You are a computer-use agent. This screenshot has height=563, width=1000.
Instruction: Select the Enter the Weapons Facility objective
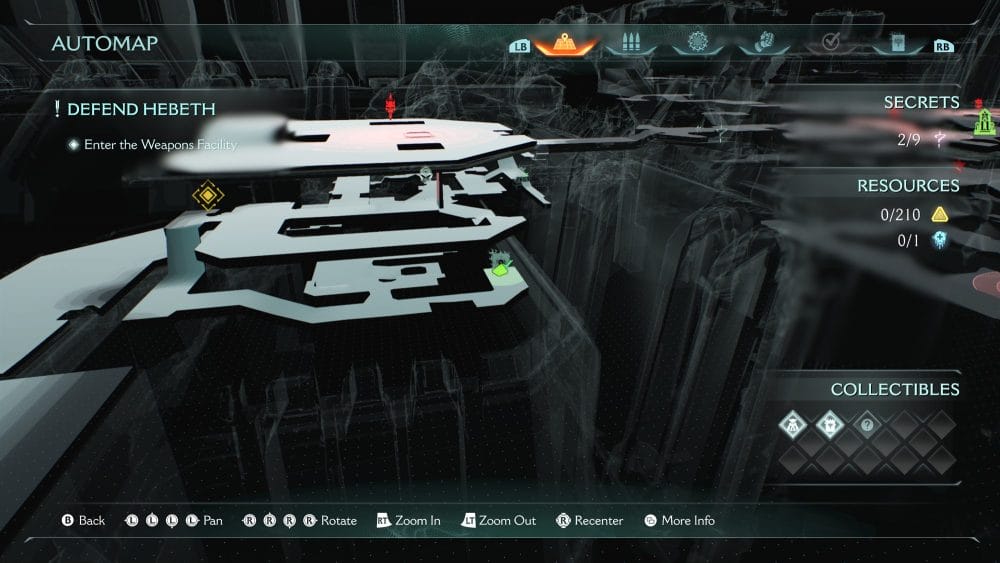[x=160, y=145]
